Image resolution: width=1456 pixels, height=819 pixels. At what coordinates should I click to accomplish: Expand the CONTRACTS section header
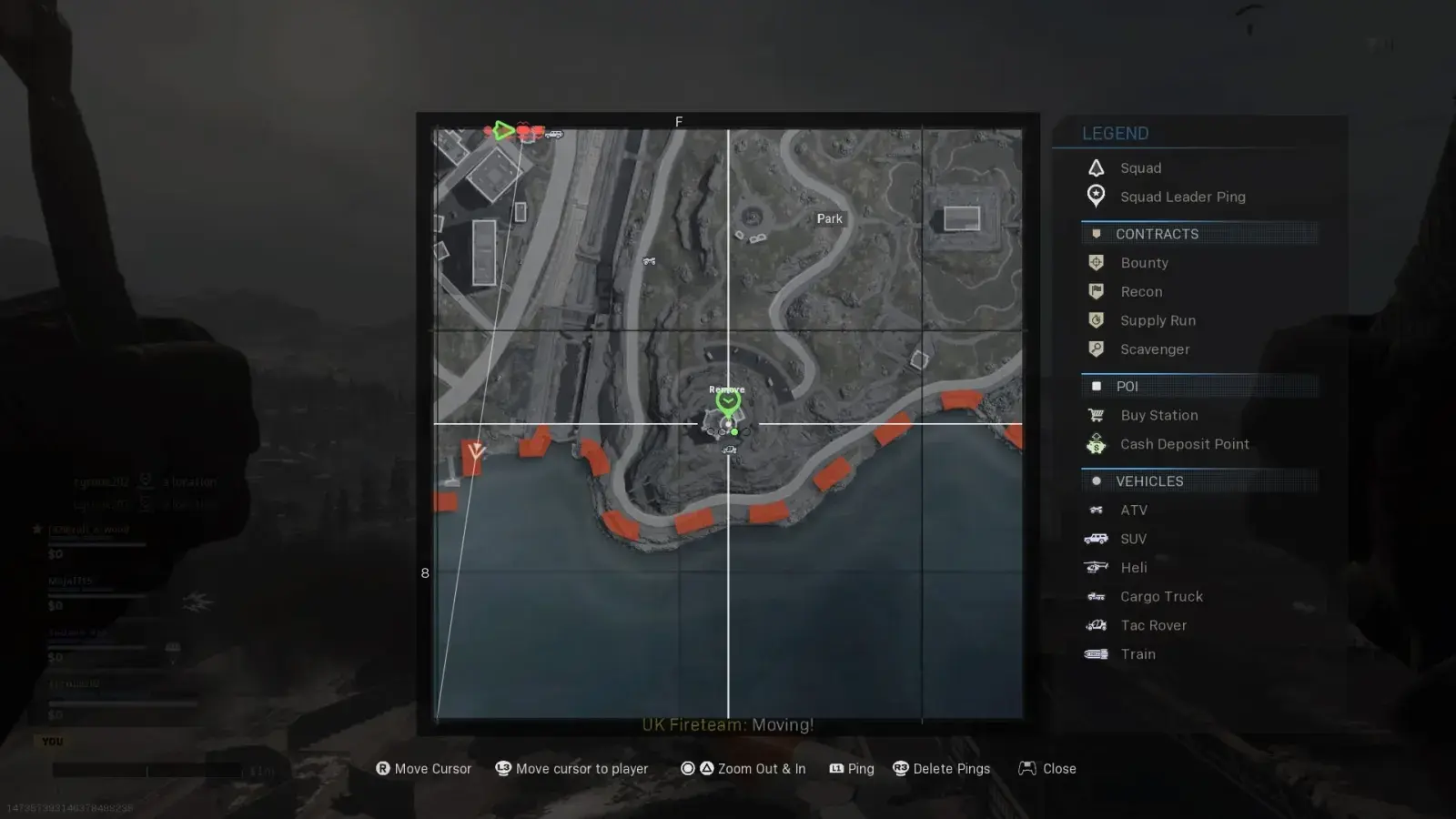[x=1158, y=234]
